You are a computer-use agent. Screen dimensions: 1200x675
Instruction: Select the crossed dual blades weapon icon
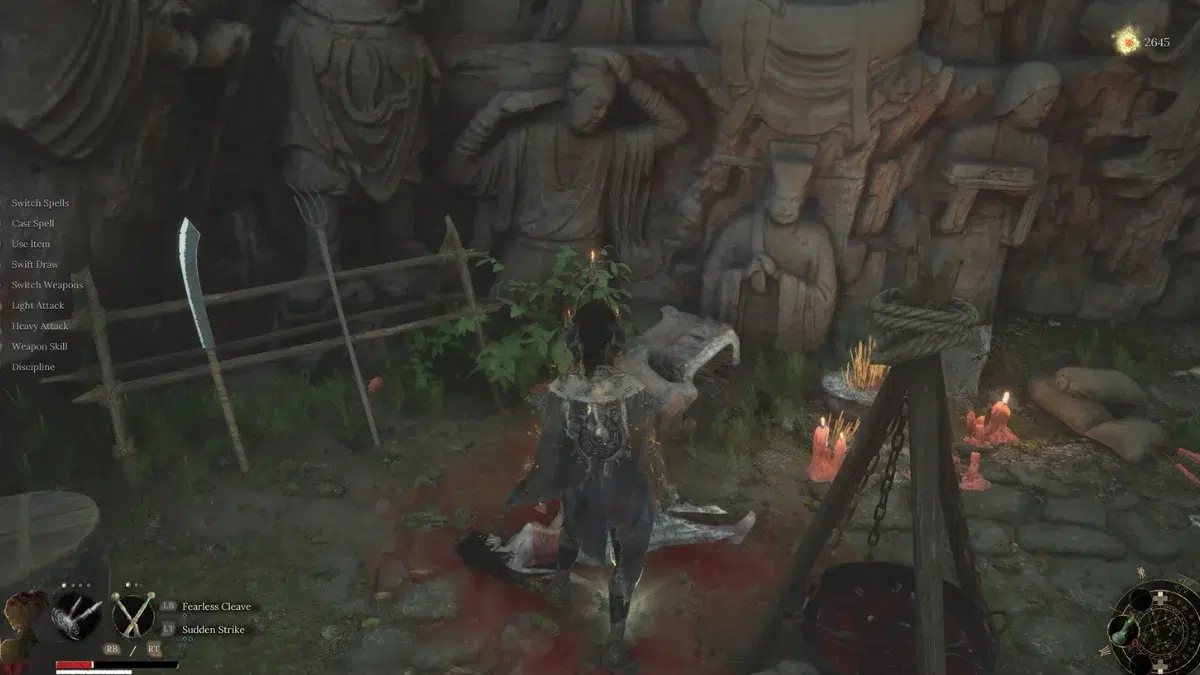pyautogui.click(x=133, y=614)
